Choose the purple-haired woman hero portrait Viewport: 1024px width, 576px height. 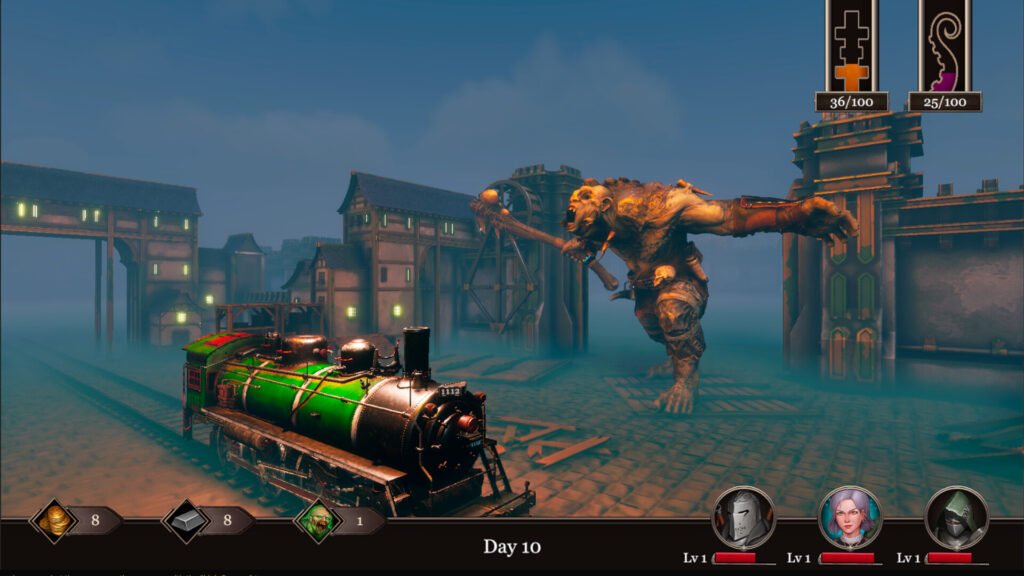coord(849,517)
